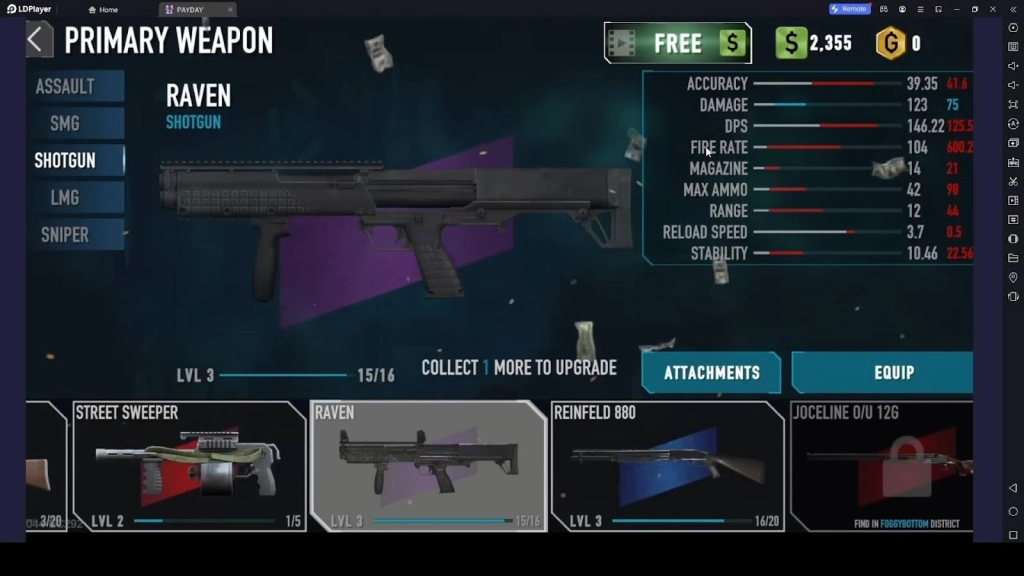
Task: Select the Street Sweeper weapon card
Action: pos(189,466)
